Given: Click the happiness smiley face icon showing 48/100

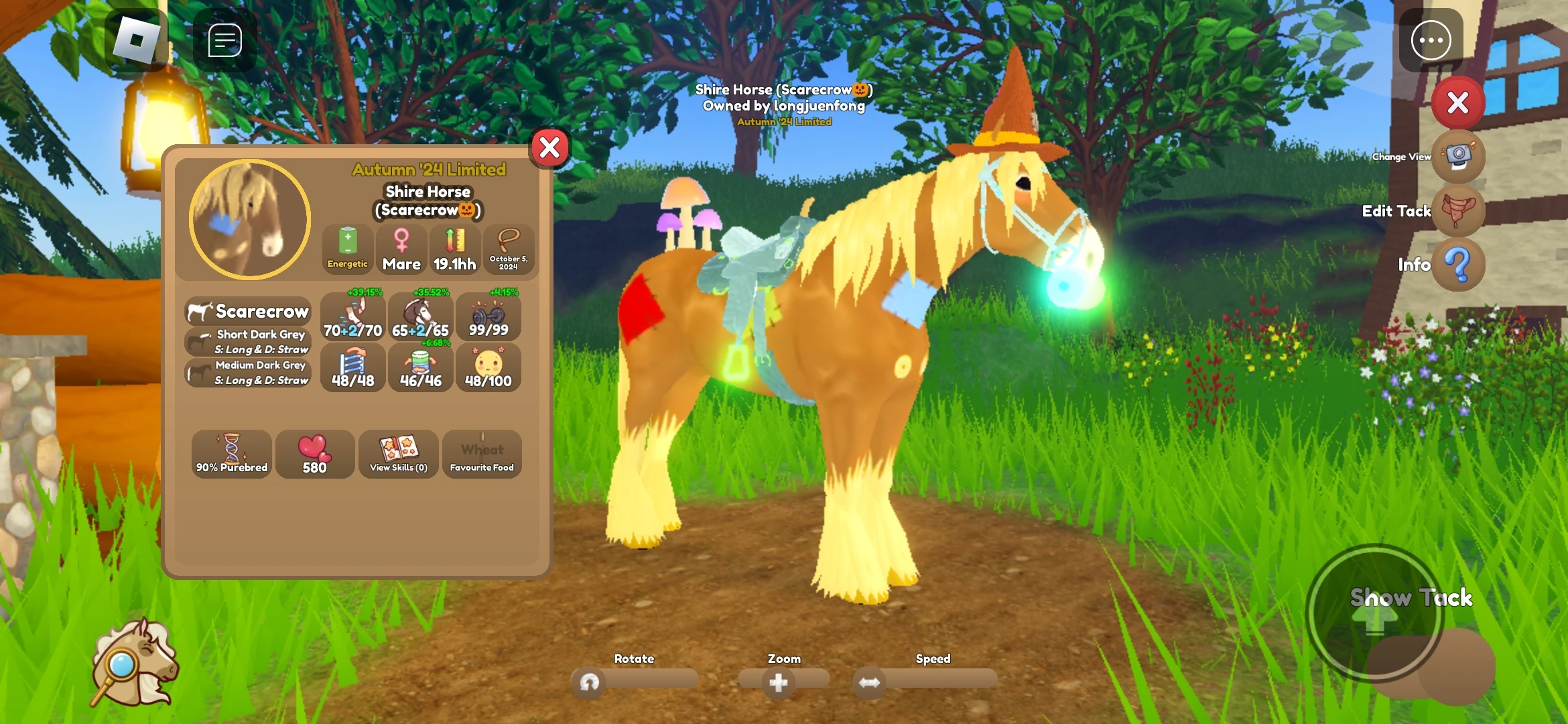Looking at the screenshot, I should tap(488, 367).
